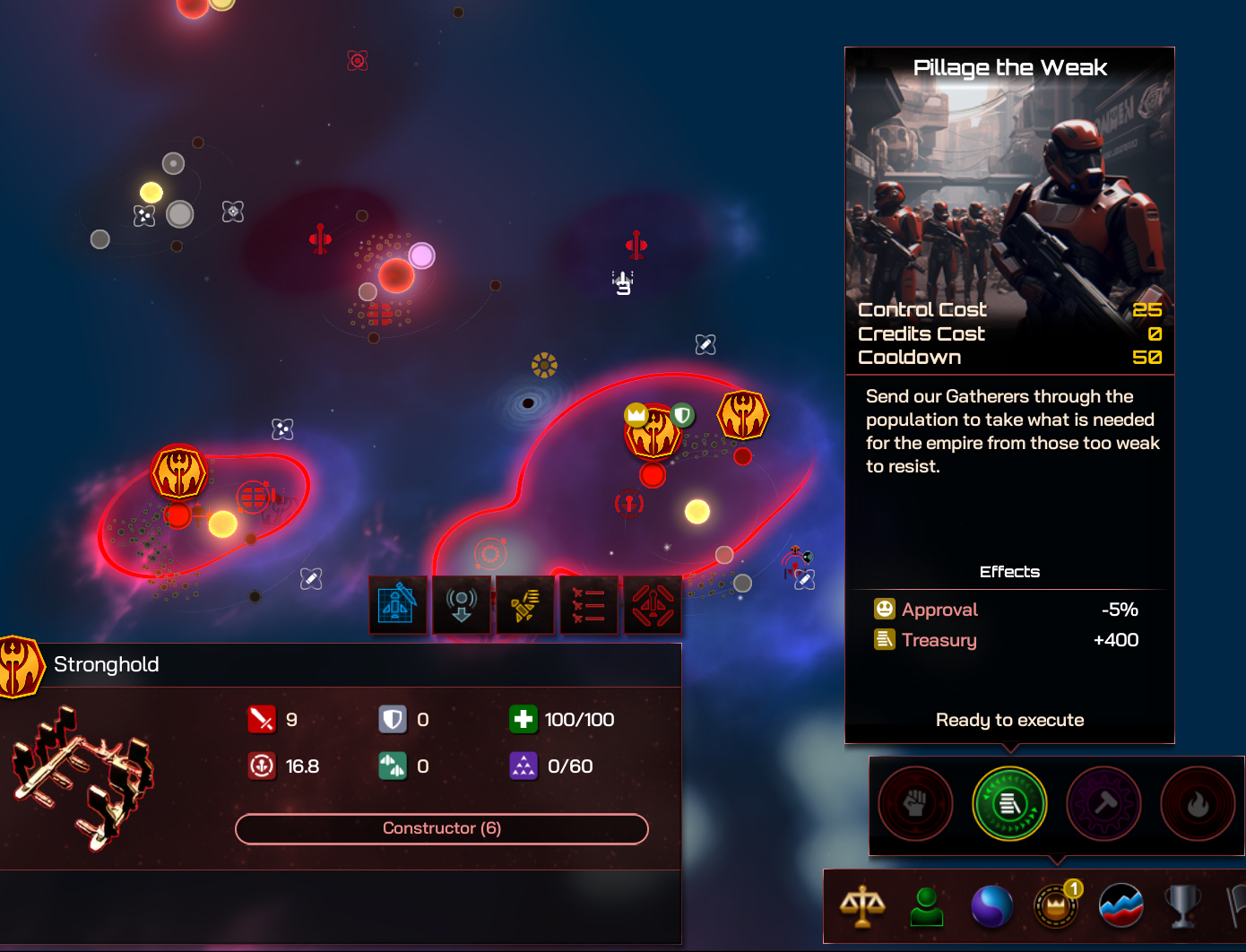Switch to the purple hammer engineering category
This screenshot has width=1246, height=952.
click(1104, 804)
